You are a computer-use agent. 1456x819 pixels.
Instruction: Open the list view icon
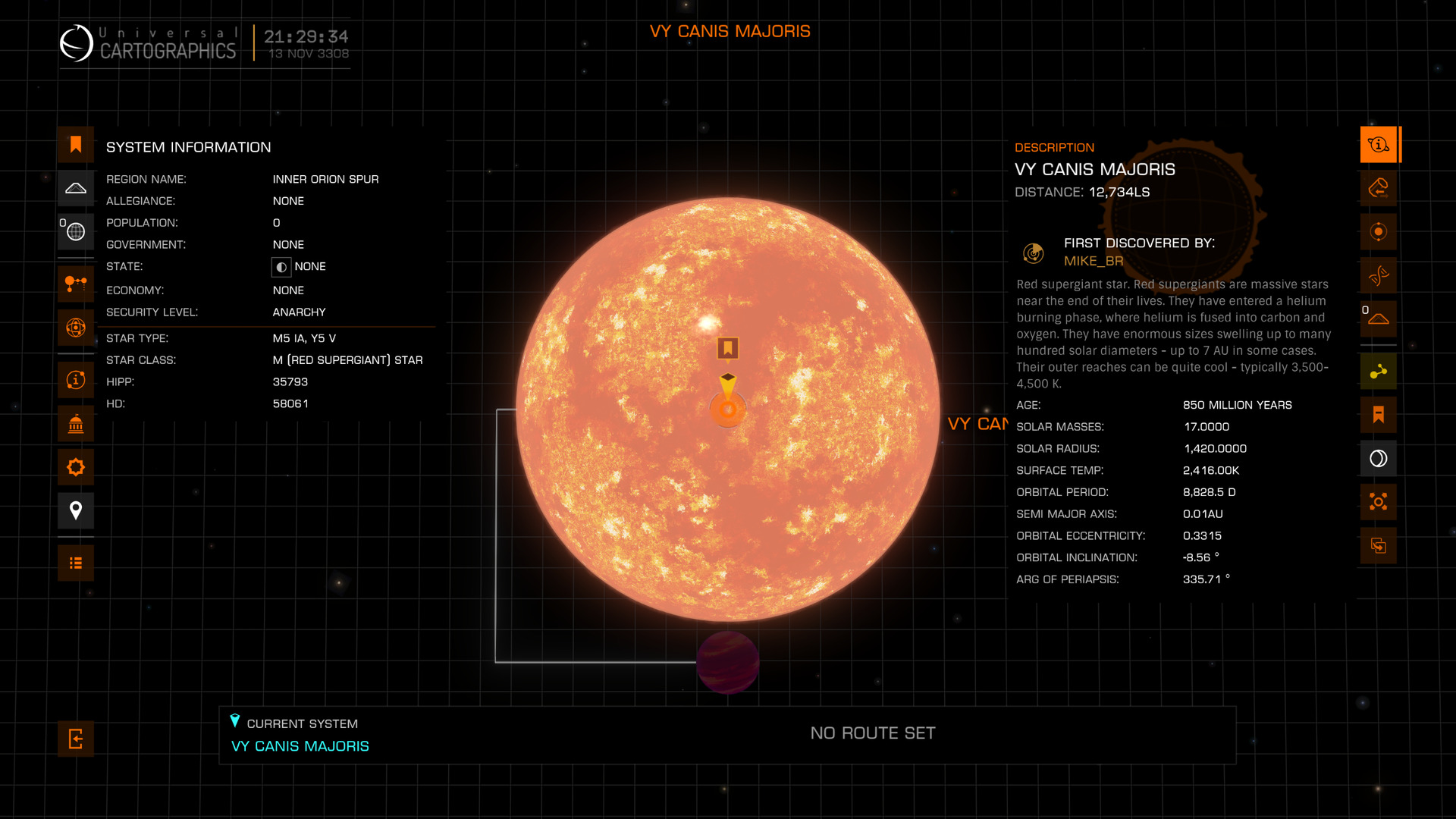[76, 563]
